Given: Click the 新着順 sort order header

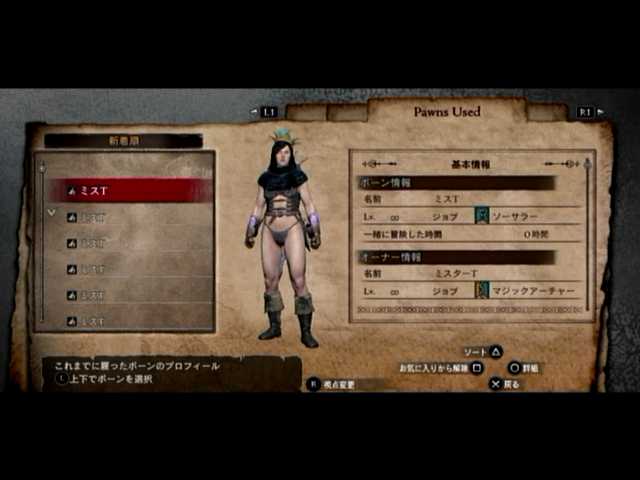Looking at the screenshot, I should pyautogui.click(x=123, y=141).
